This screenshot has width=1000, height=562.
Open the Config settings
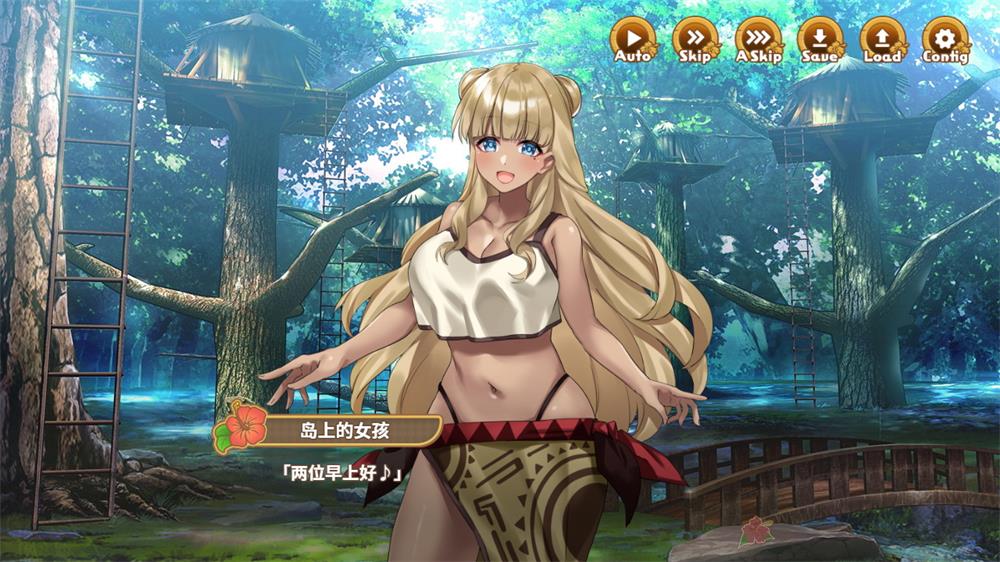(944, 38)
